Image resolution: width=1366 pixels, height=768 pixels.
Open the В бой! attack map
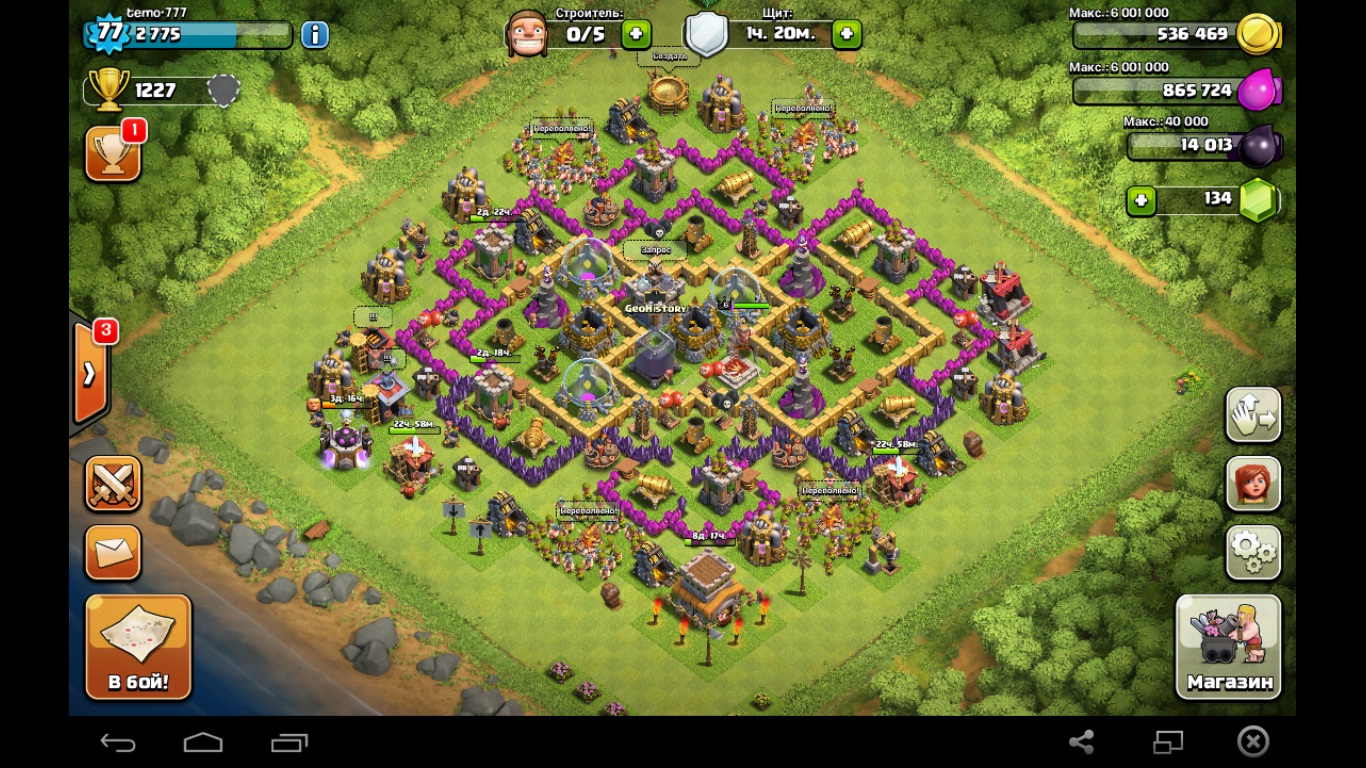(138, 646)
